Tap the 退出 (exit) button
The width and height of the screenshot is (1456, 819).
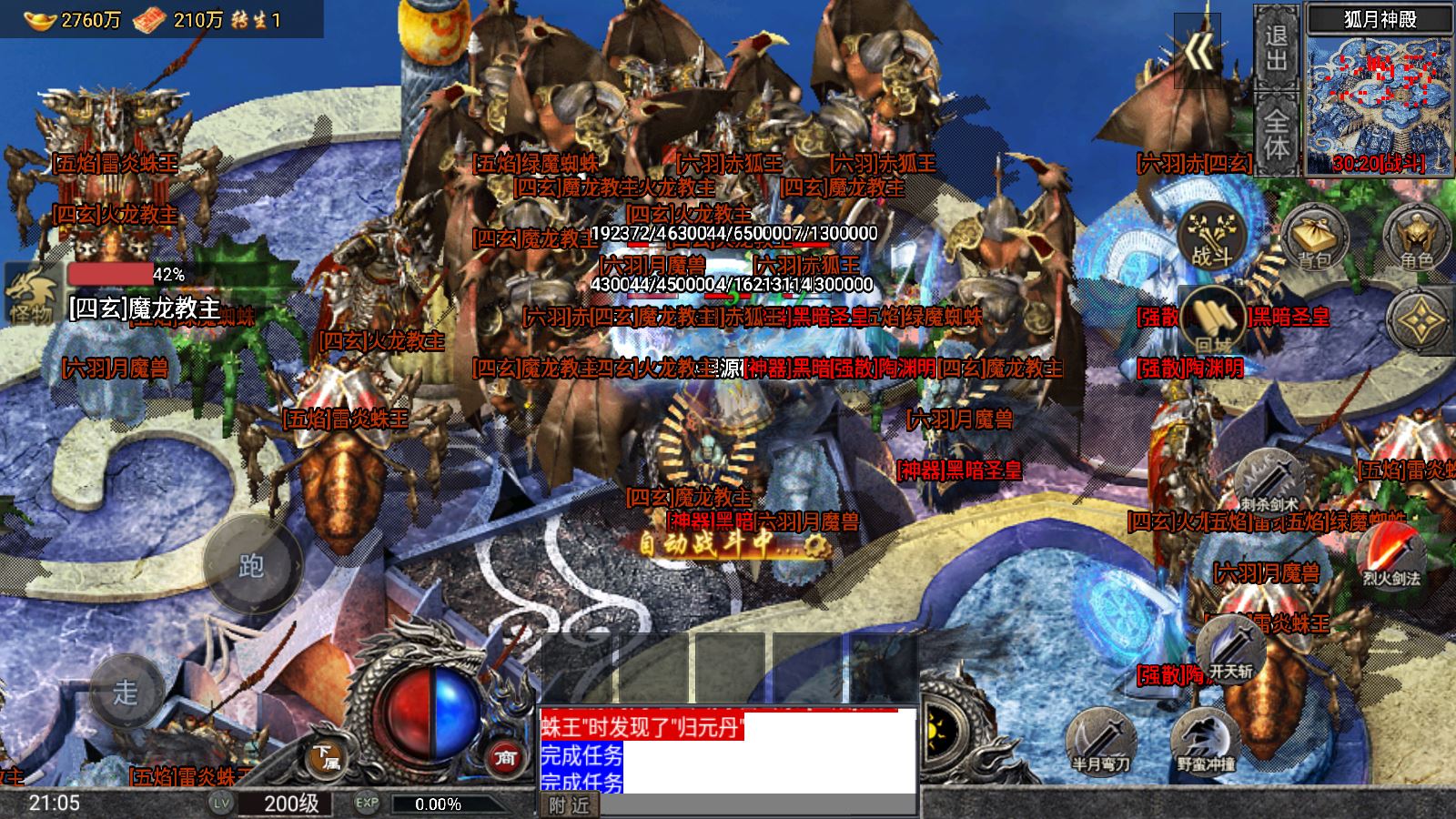(x=1276, y=47)
